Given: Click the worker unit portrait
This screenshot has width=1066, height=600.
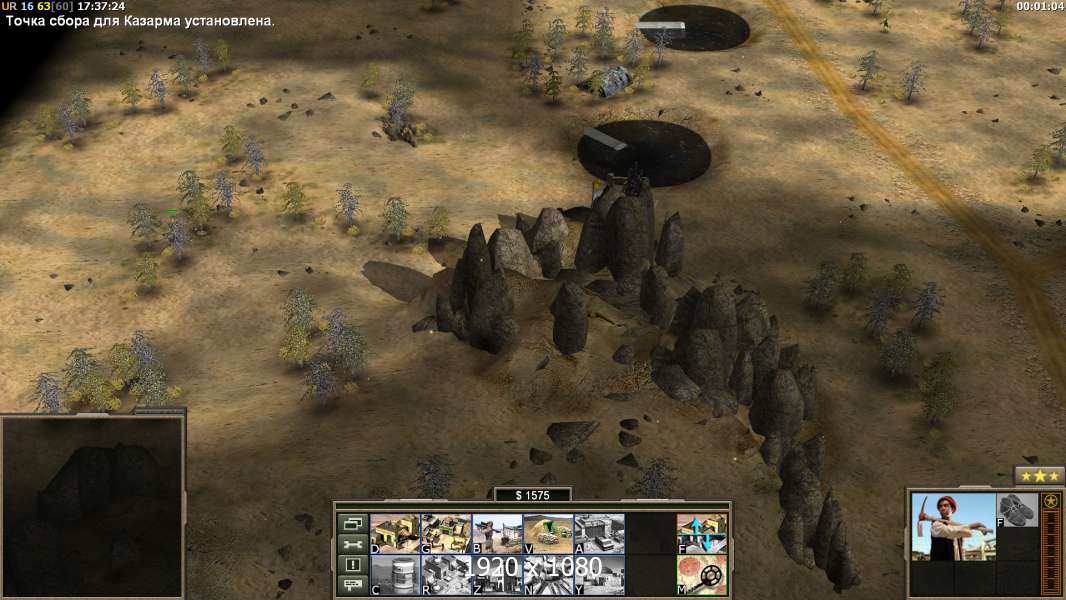Looking at the screenshot, I should [953, 527].
